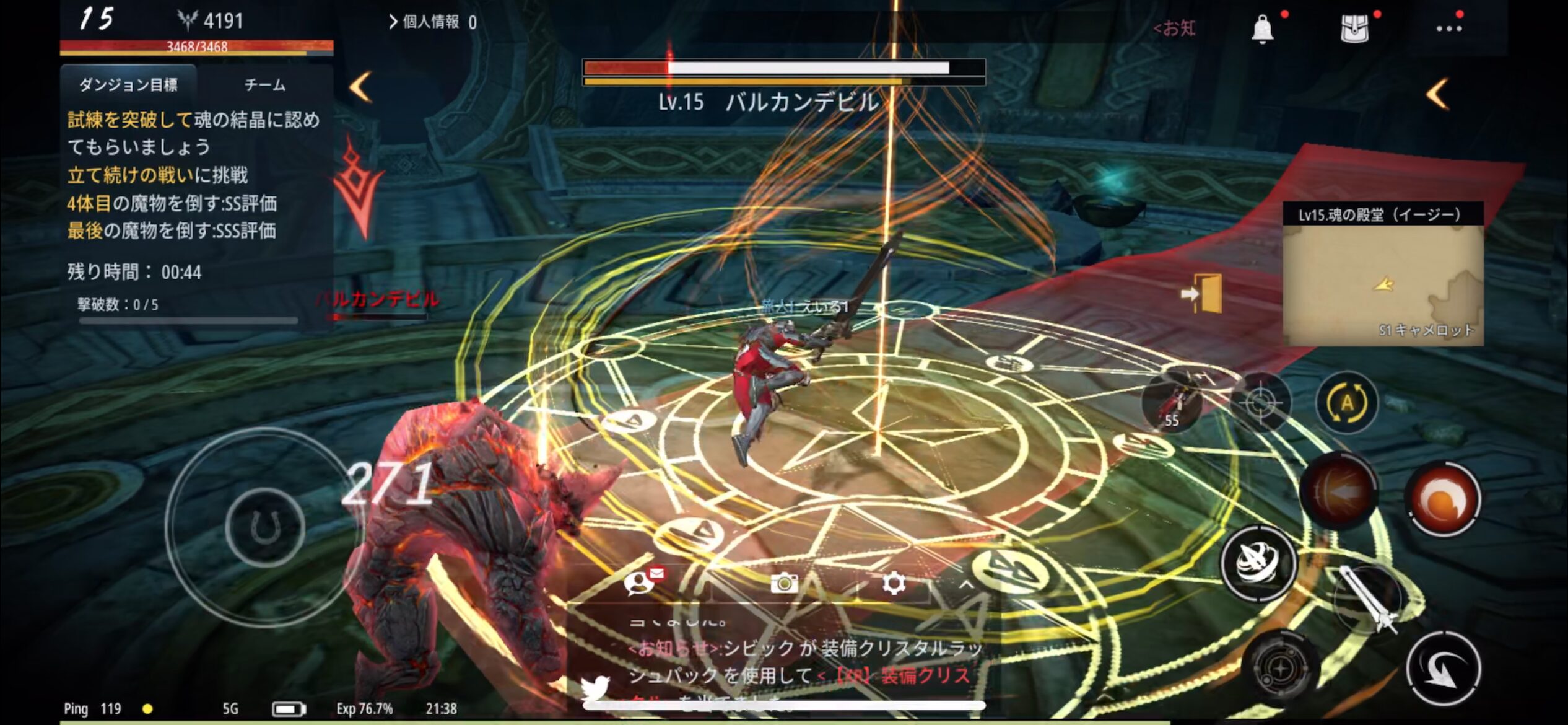Open the three-dot more menu
1568x725 pixels.
[1448, 29]
